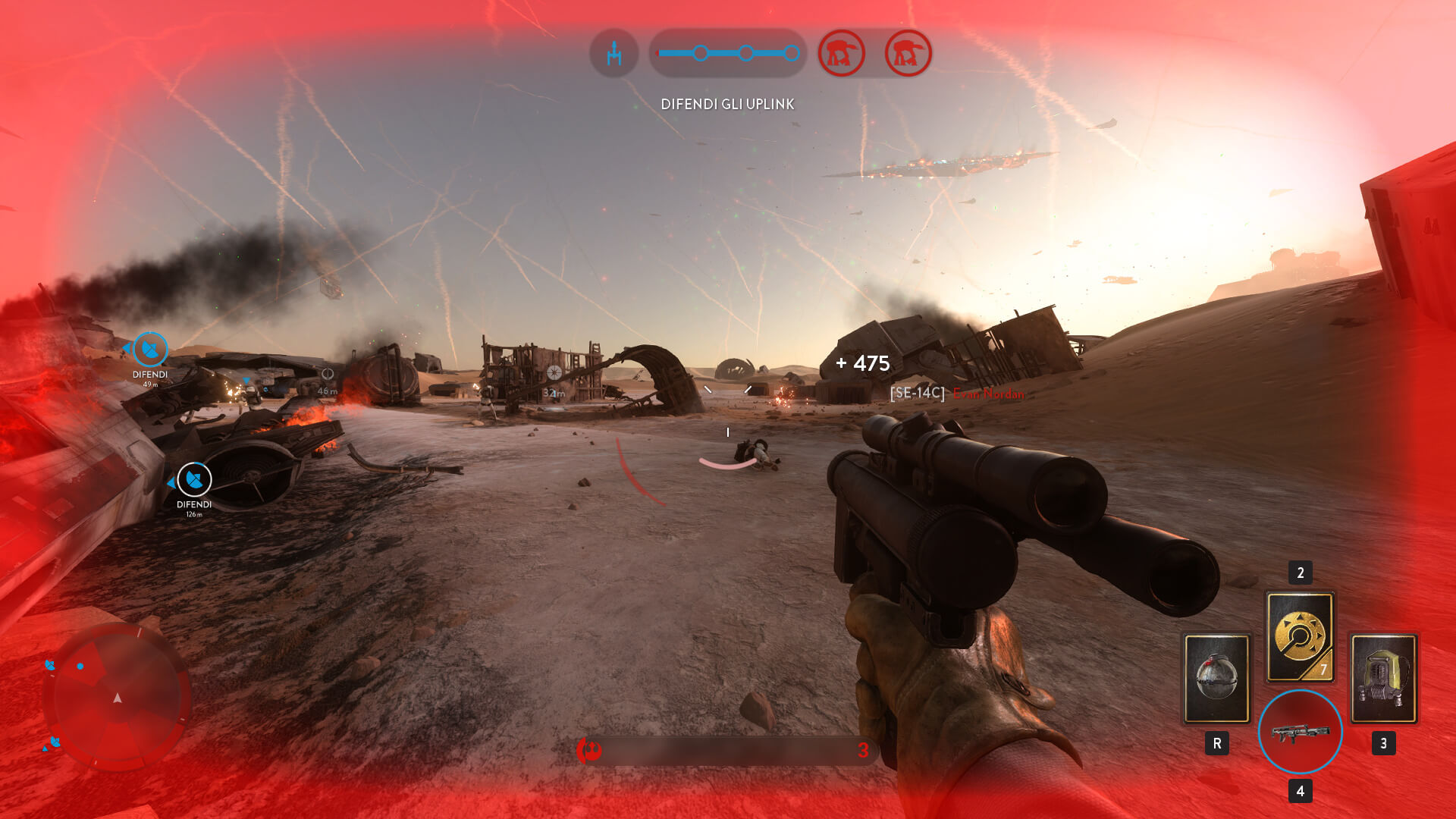
Task: Click the circular waypoint marker showing 32m
Action: pyautogui.click(x=553, y=373)
